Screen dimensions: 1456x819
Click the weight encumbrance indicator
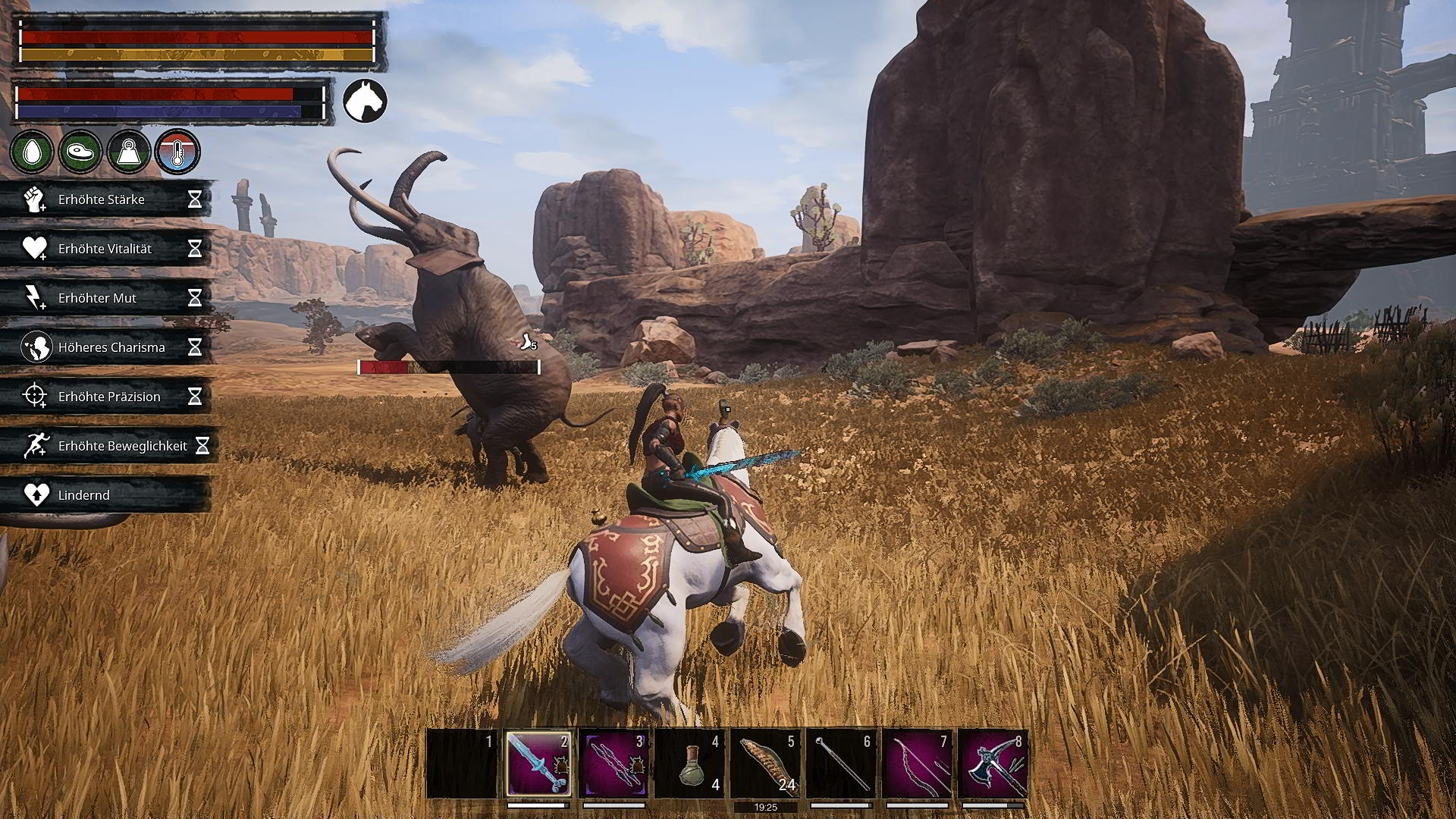129,152
